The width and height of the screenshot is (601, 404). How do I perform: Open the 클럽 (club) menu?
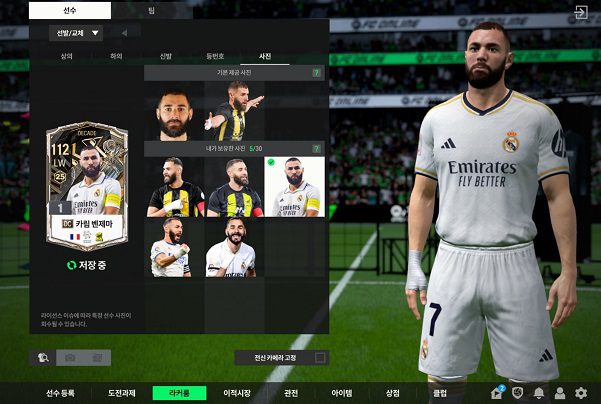440,393
